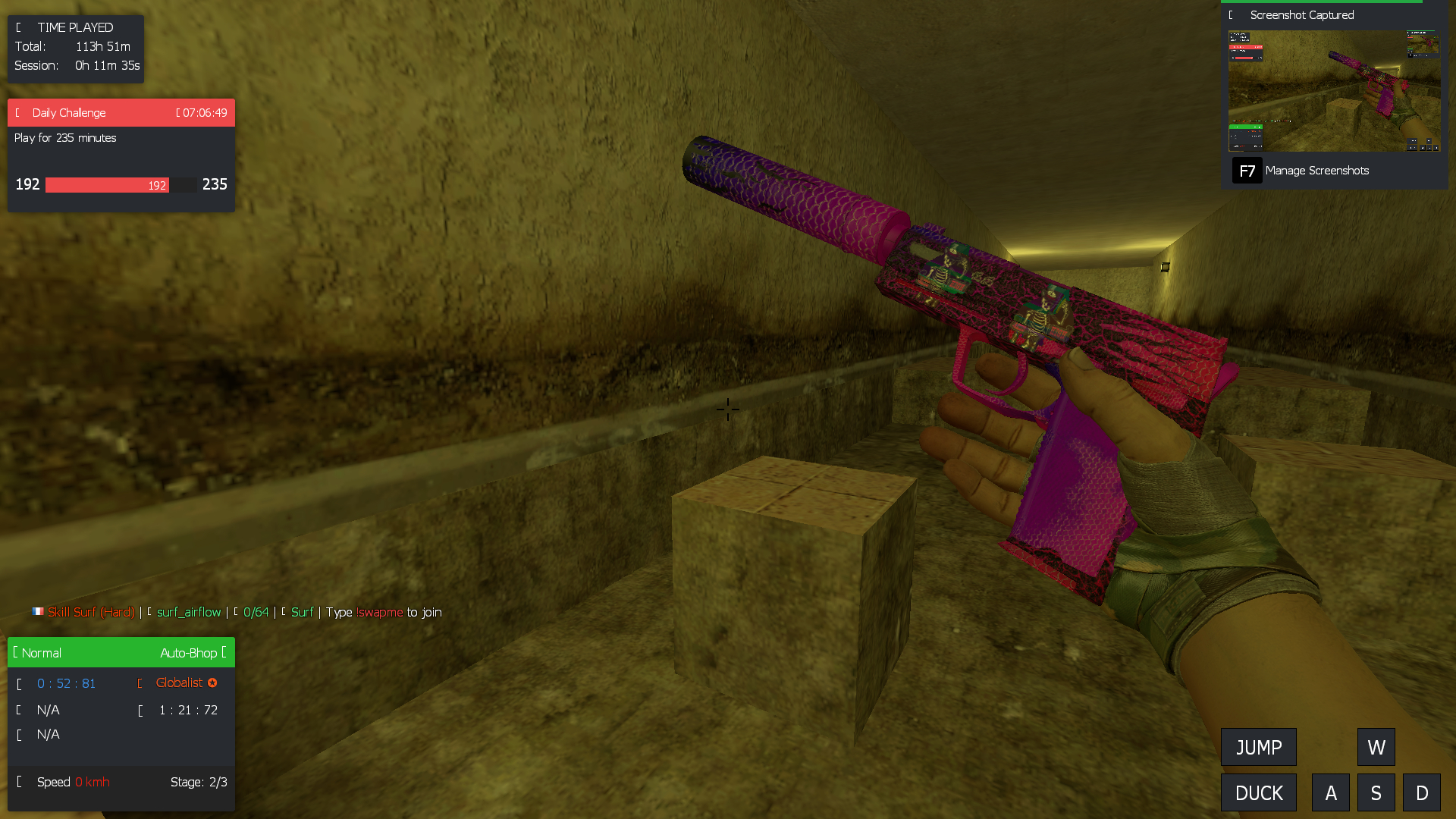Viewport: 1456px width, 819px height.
Task: Click the map record icon beside 1:21:72
Action: click(x=140, y=711)
